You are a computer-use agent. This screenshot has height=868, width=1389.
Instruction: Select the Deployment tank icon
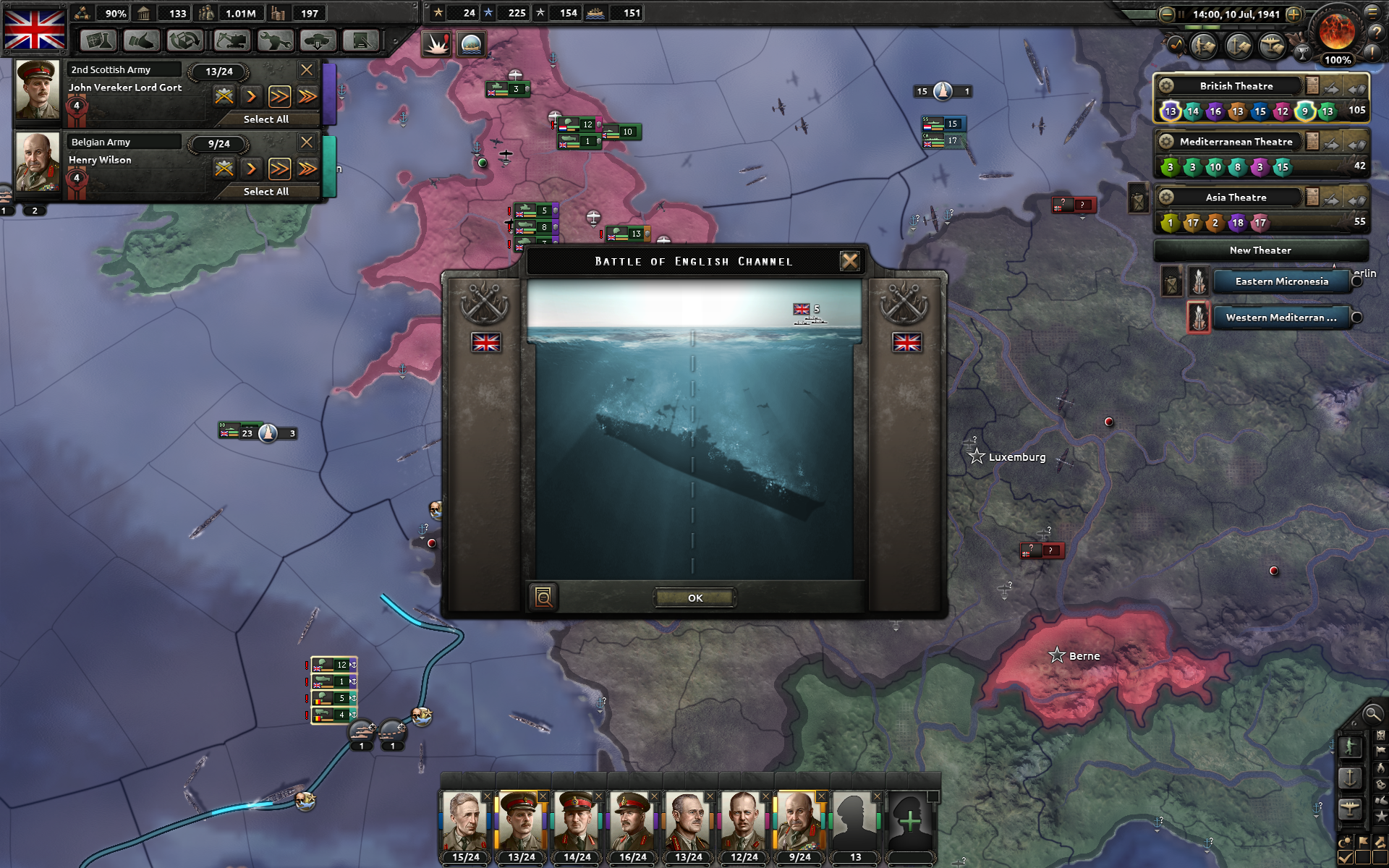318,41
